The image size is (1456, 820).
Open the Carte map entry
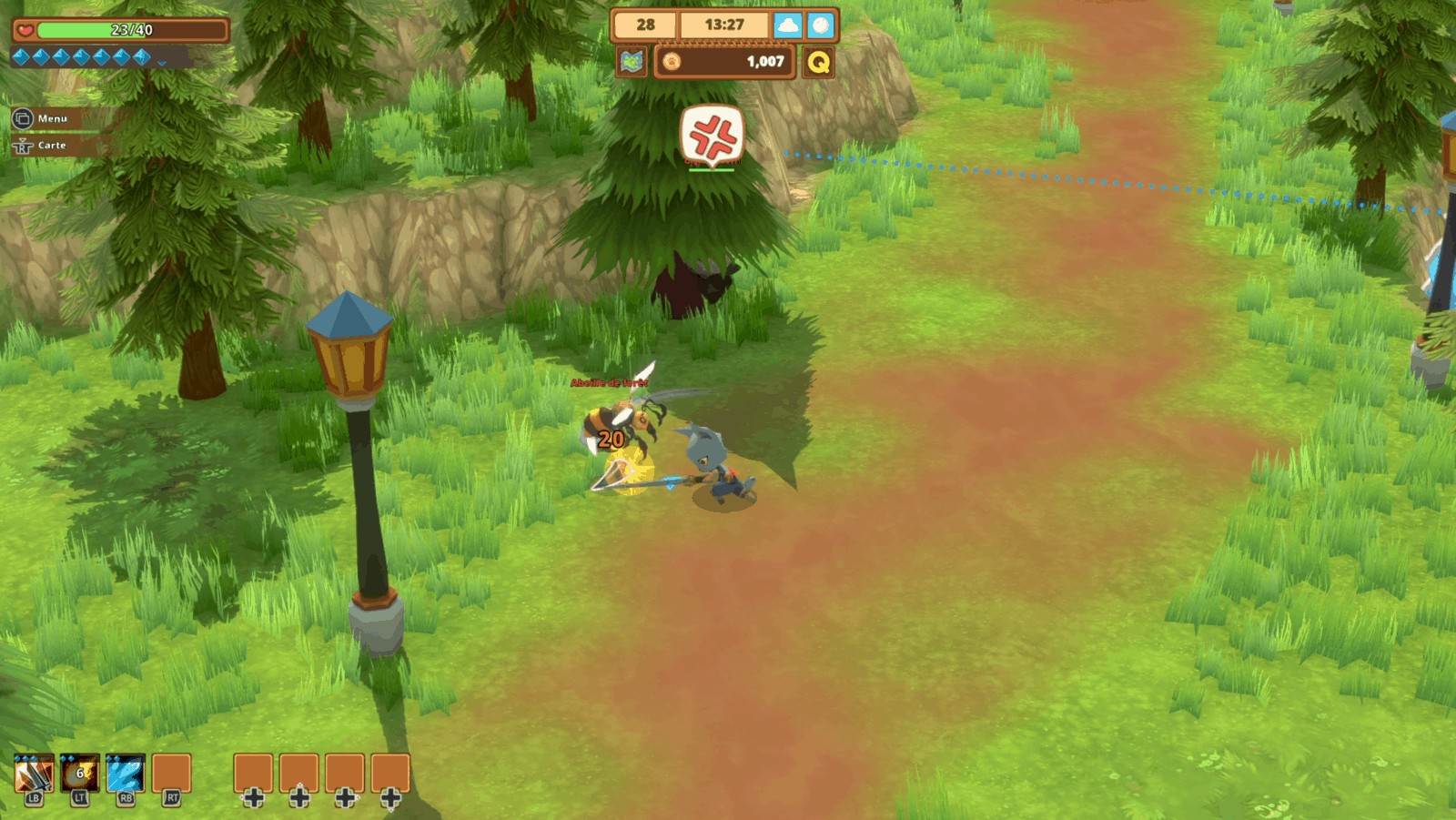point(41,146)
